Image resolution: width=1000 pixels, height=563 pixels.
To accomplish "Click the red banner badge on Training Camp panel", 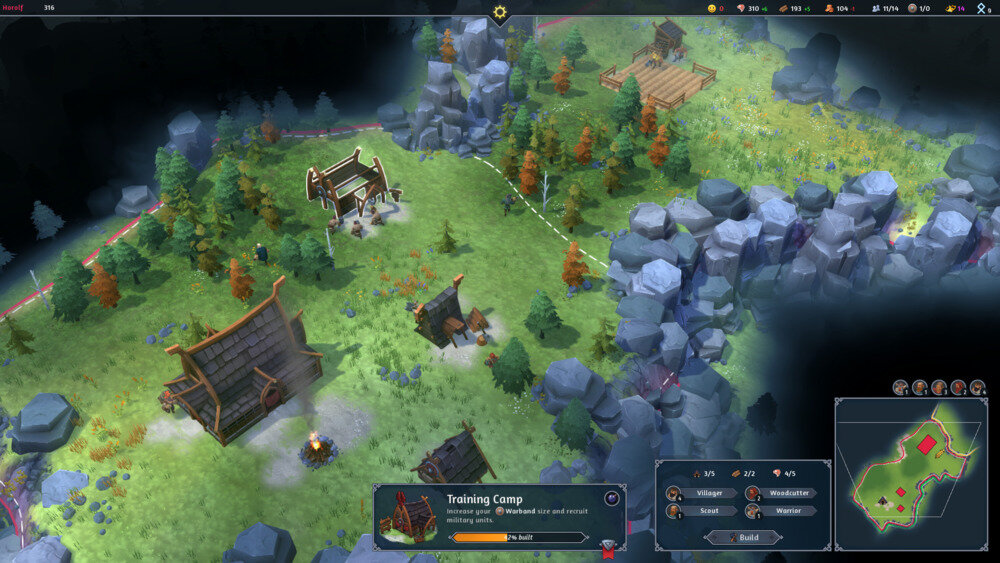I will click(x=607, y=546).
